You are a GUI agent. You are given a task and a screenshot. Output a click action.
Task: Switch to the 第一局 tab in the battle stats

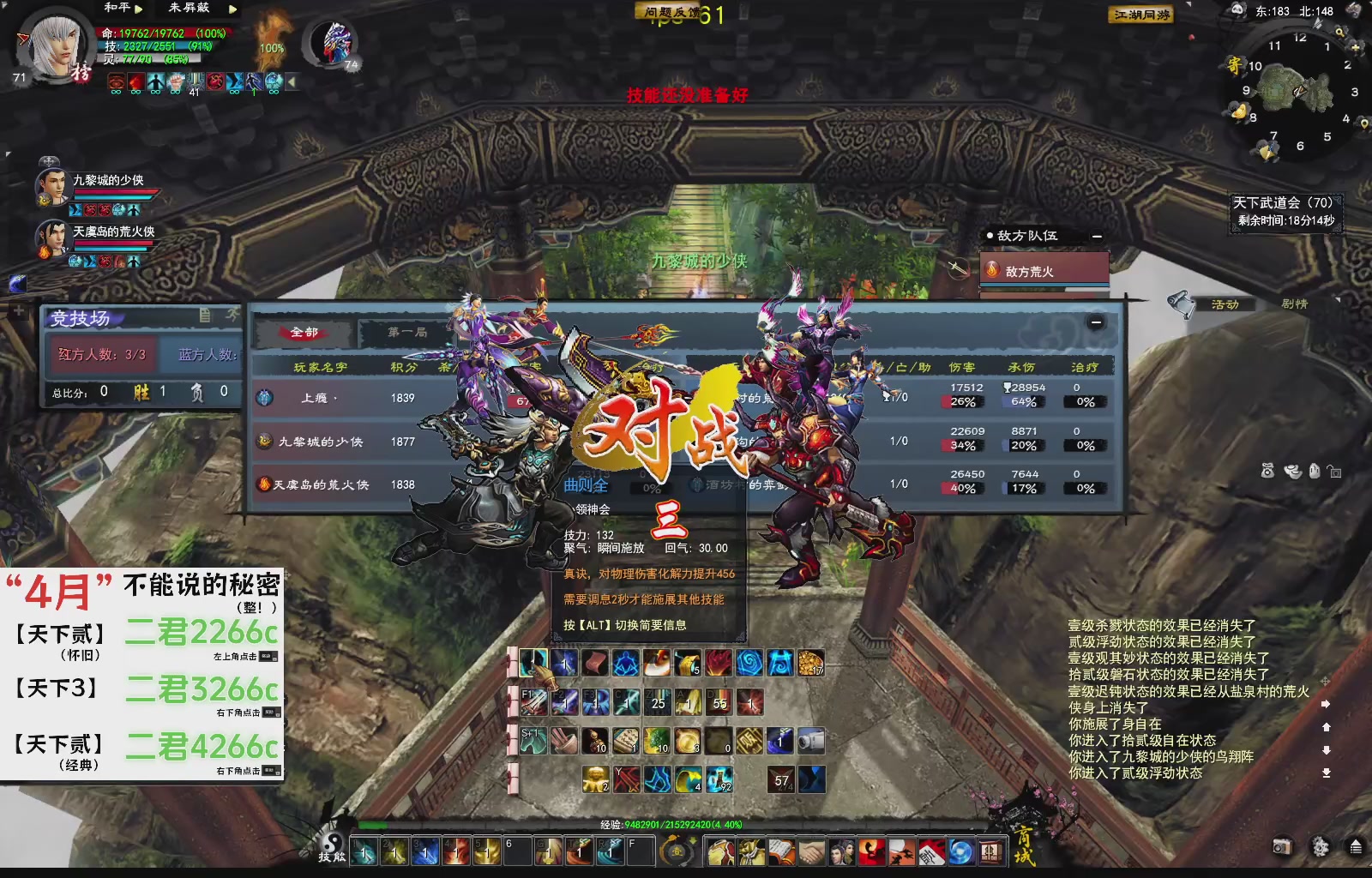(406, 332)
